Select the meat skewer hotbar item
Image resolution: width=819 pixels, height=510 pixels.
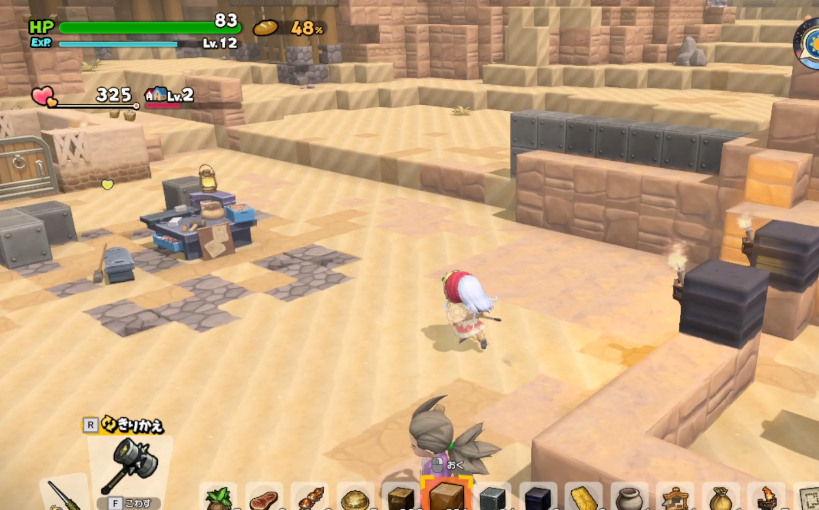coord(310,498)
